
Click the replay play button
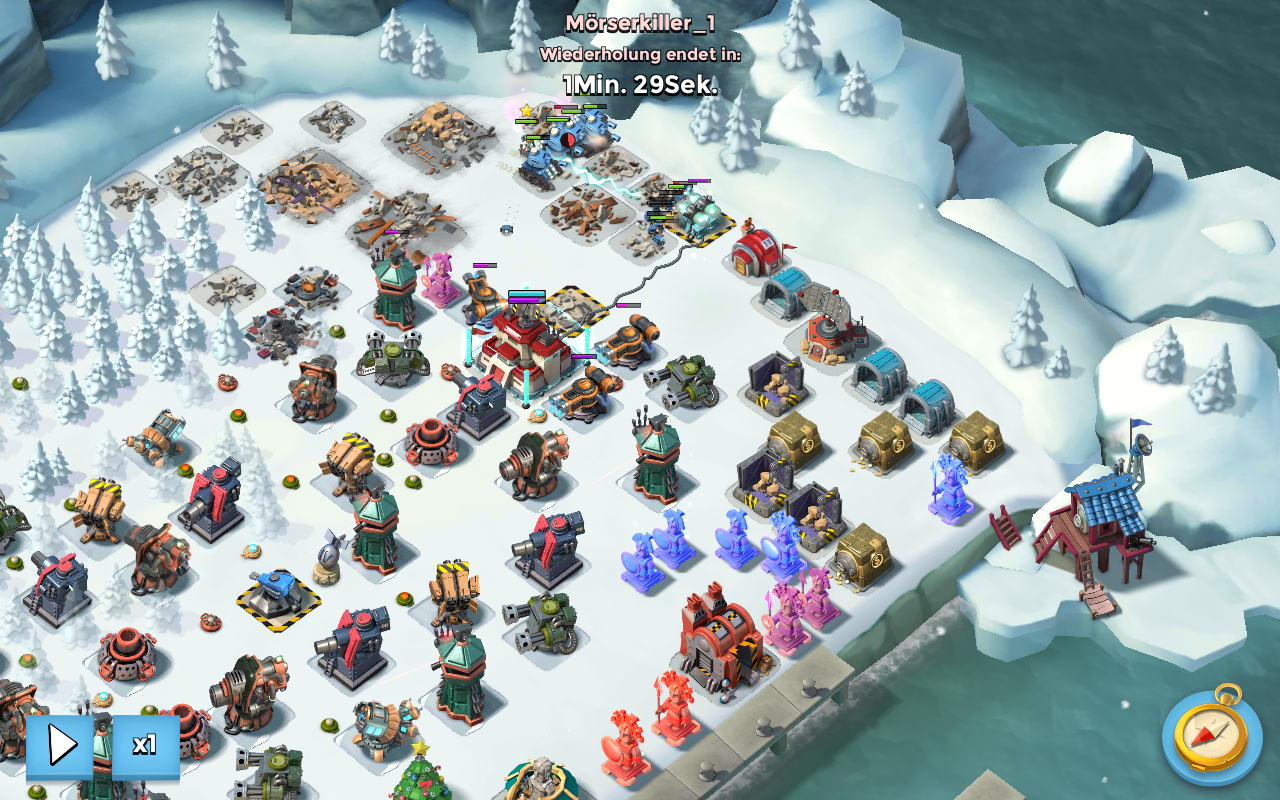pyautogui.click(x=62, y=745)
